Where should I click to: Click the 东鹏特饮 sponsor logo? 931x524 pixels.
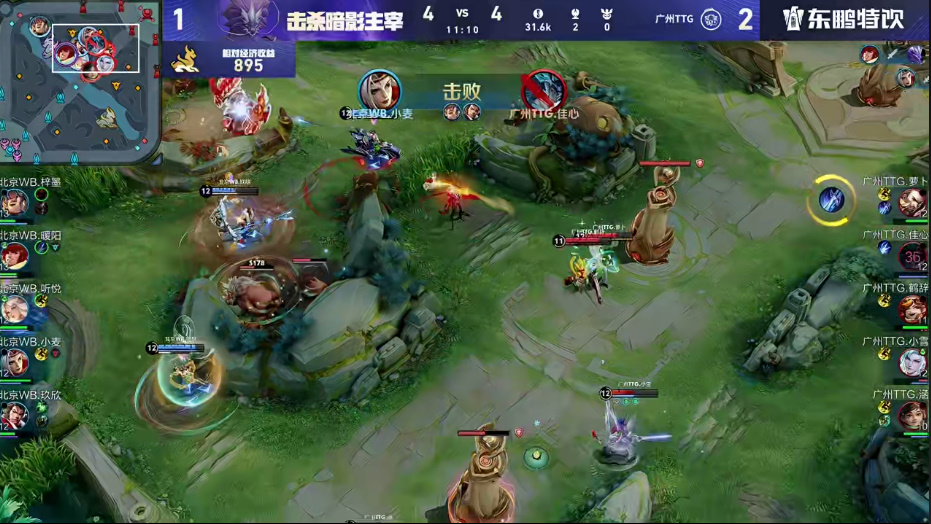point(844,19)
